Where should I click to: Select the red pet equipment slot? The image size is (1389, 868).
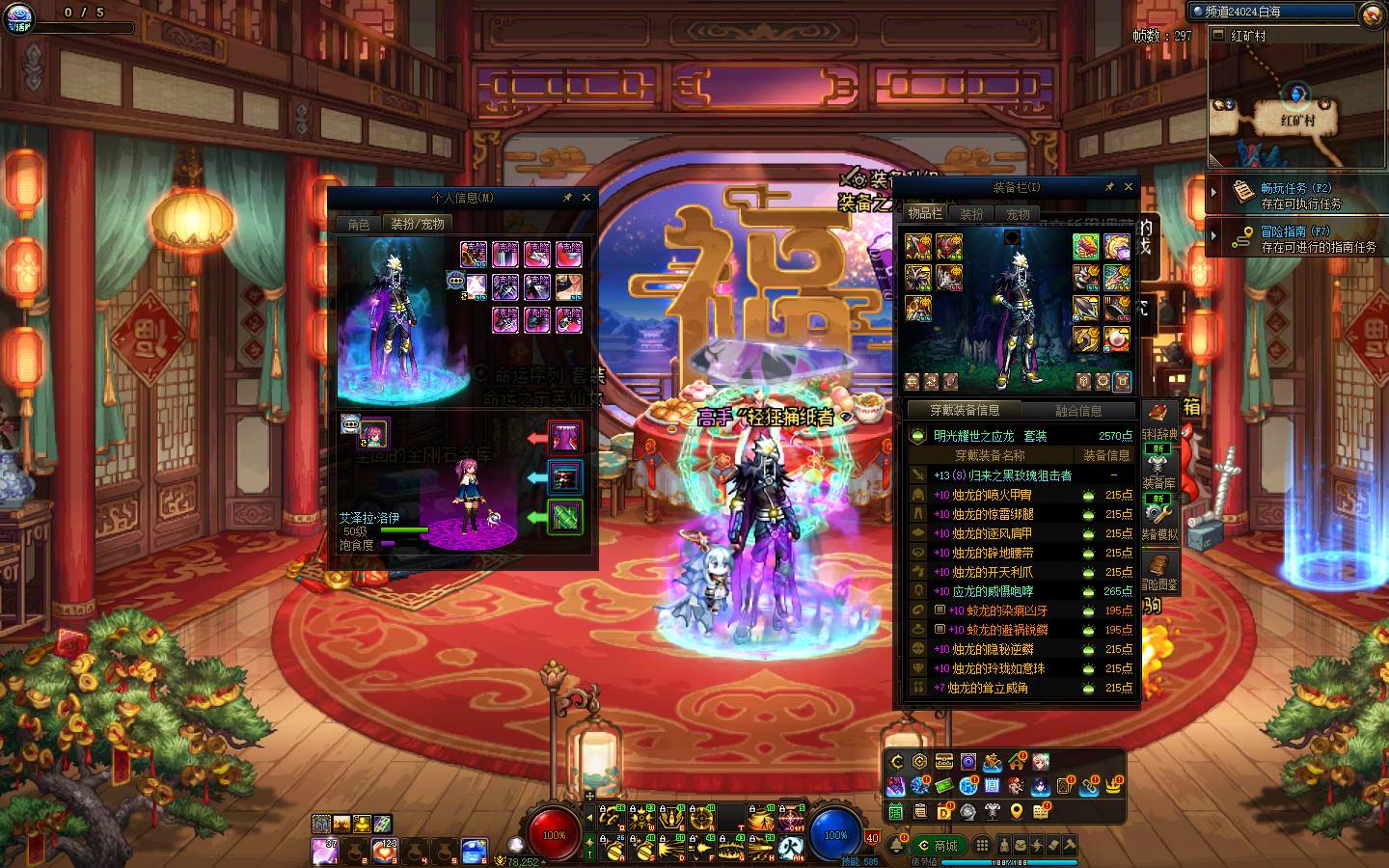[565, 438]
